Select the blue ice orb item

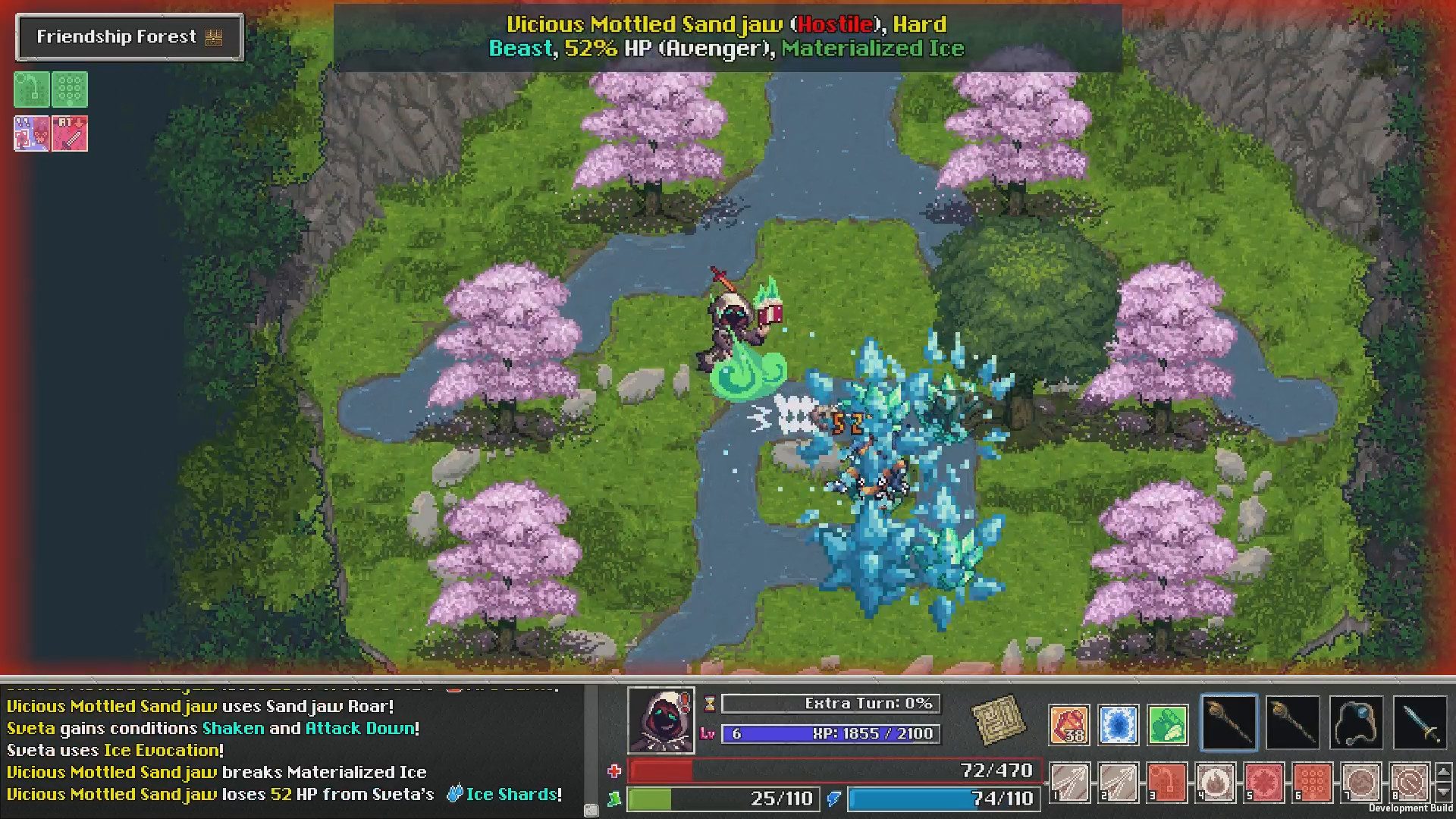coord(1119,724)
